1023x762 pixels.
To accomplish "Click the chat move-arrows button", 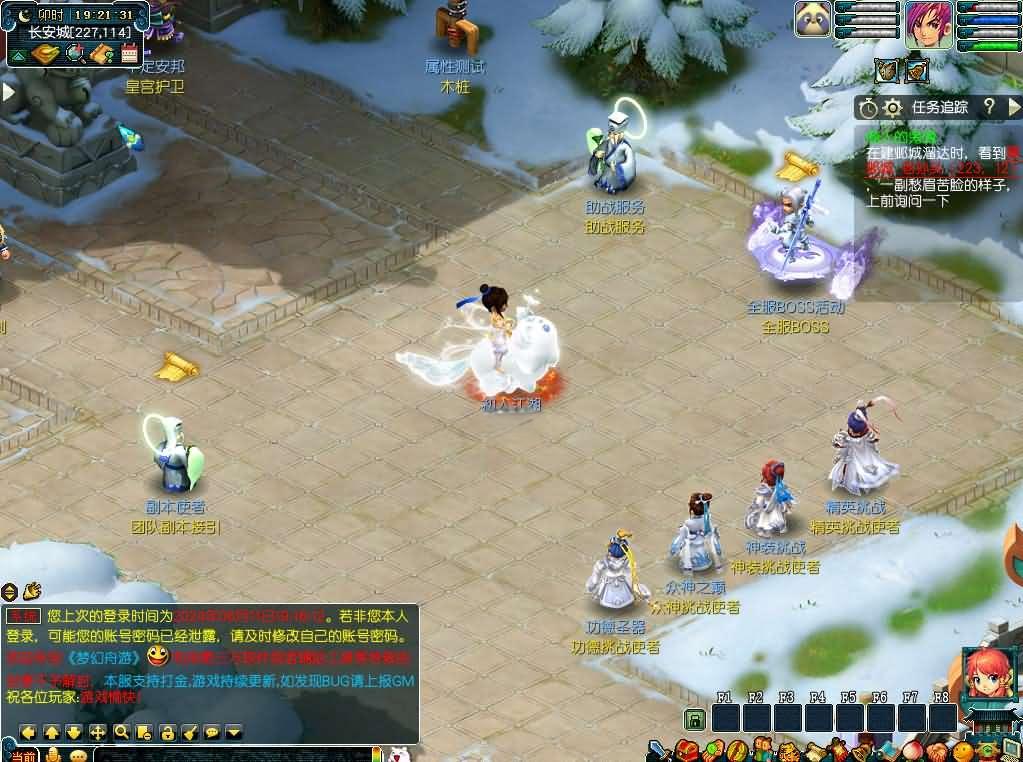I will coord(98,732).
